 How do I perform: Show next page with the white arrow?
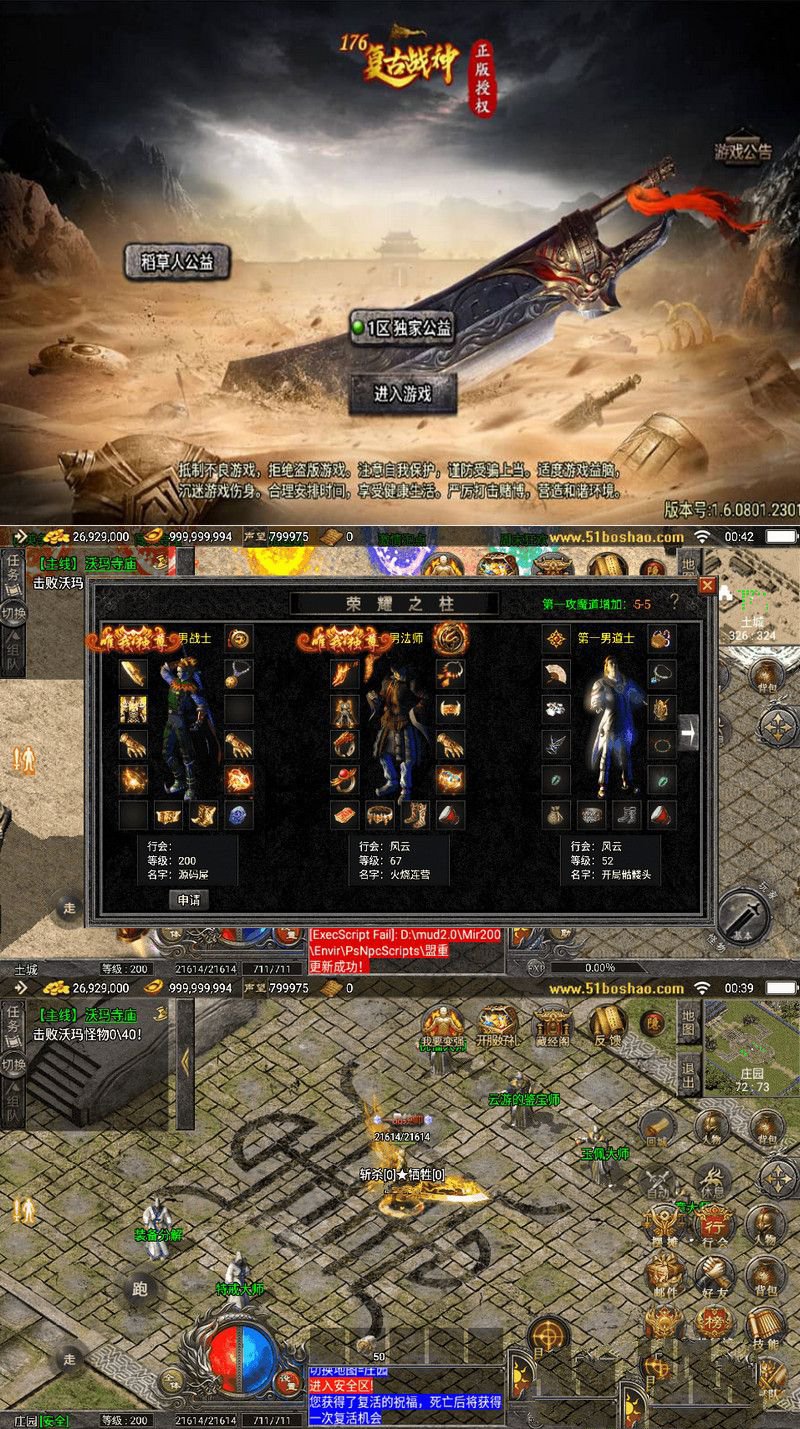[x=688, y=732]
